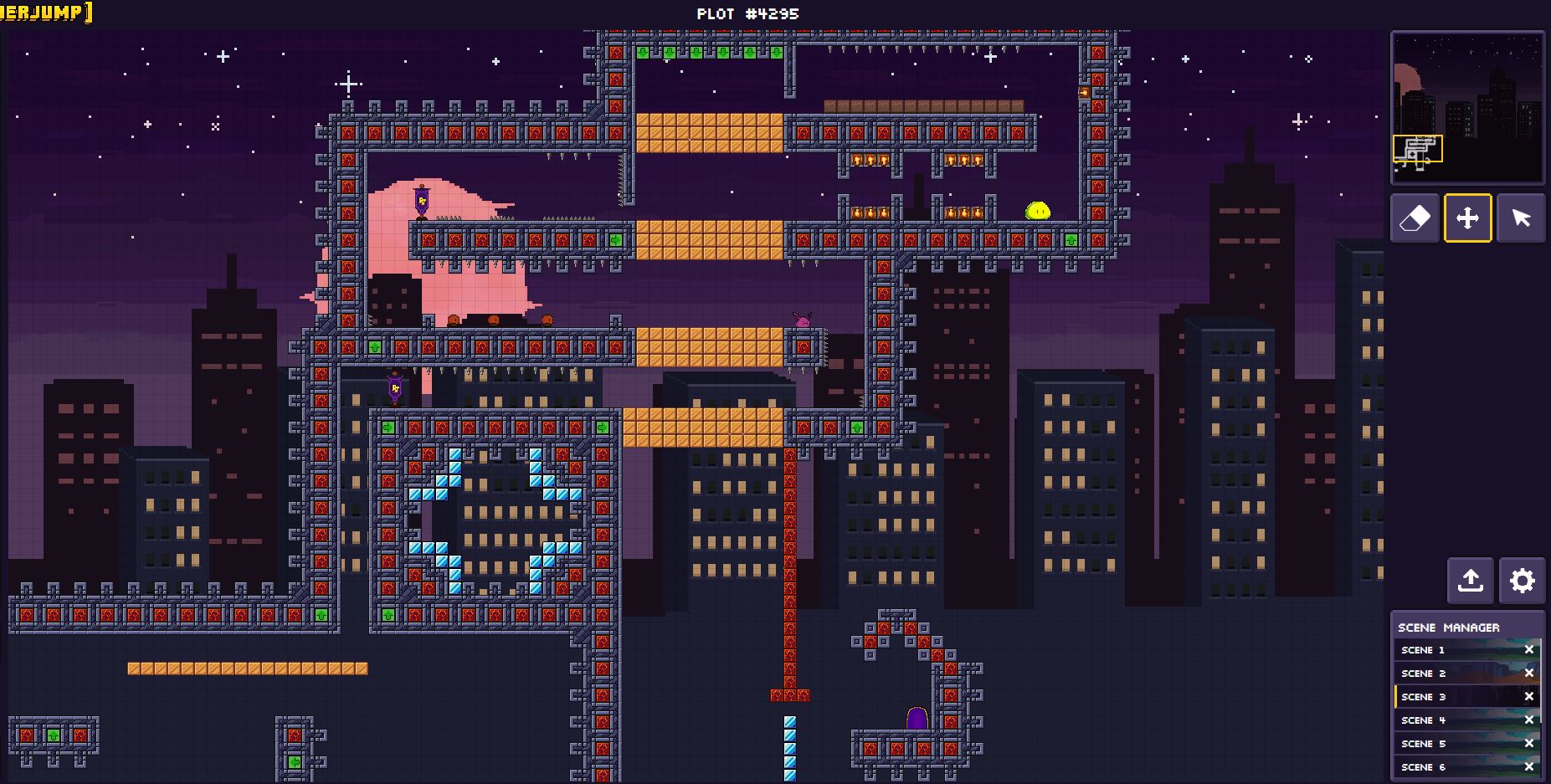Remove Scene 4 using its X

coord(1529,720)
